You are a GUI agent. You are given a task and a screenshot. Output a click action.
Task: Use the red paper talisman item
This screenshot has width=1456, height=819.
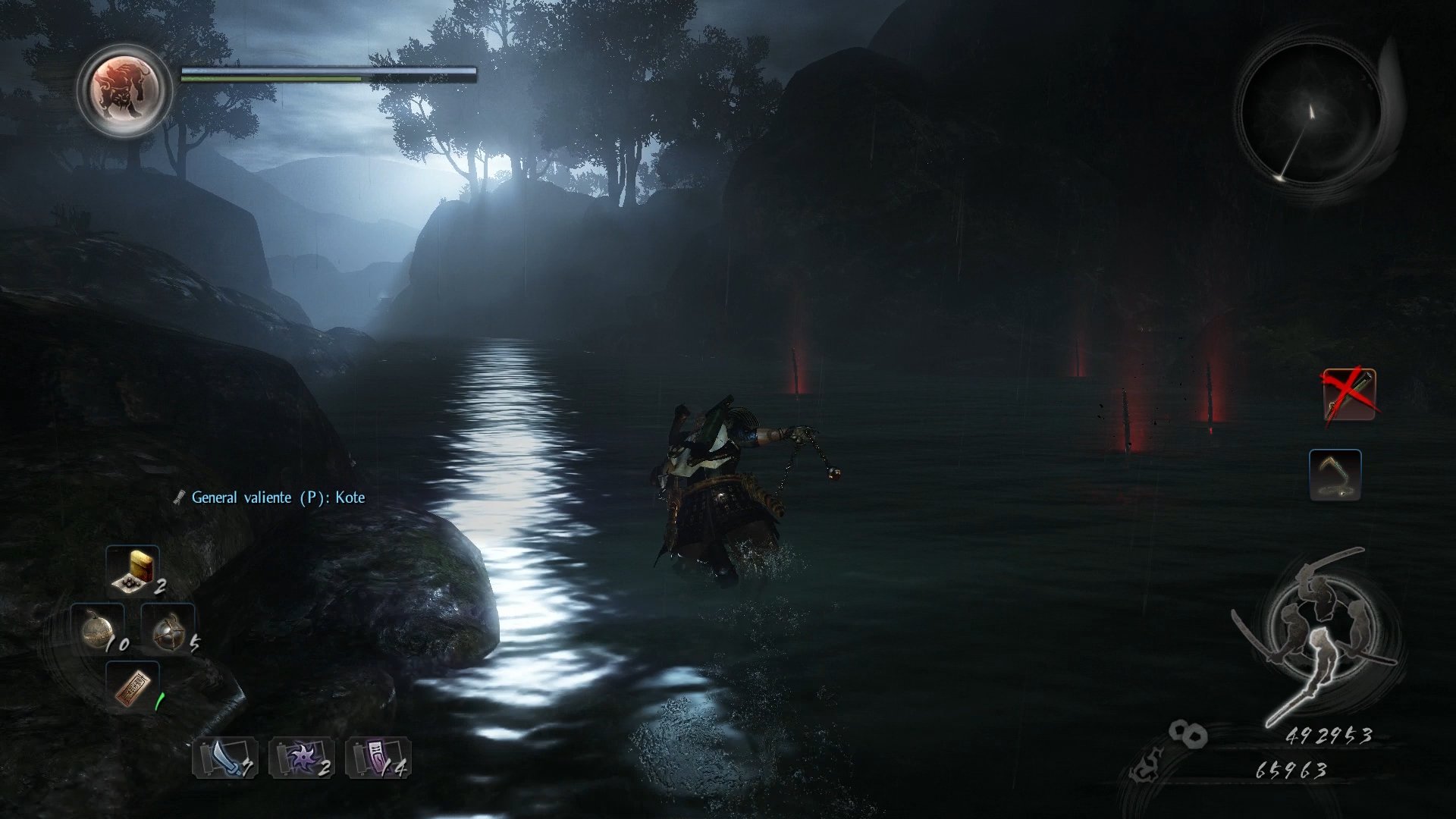click(x=133, y=687)
